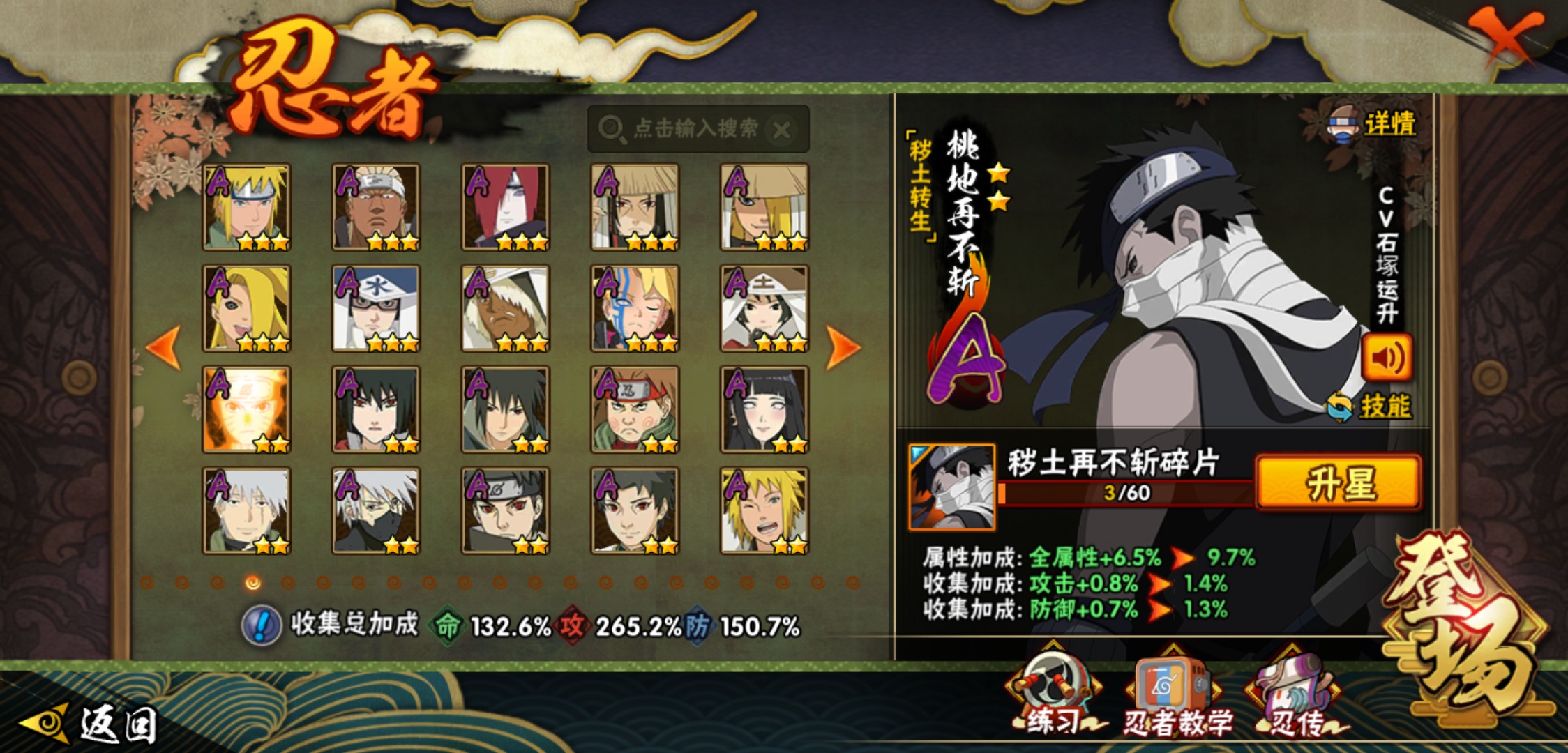The height and width of the screenshot is (753, 1568).
Task: Close the ninja screen with the red X
Action: coord(1505,36)
